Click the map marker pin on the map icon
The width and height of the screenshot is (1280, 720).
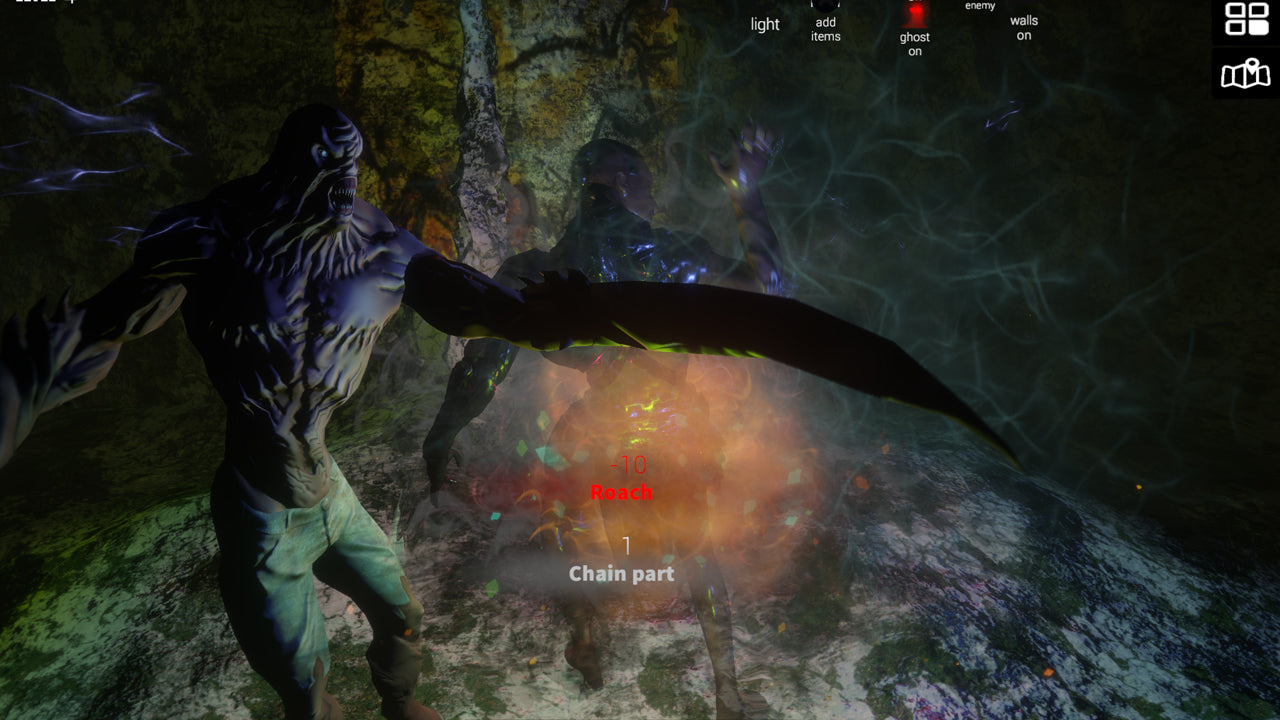(x=1252, y=65)
